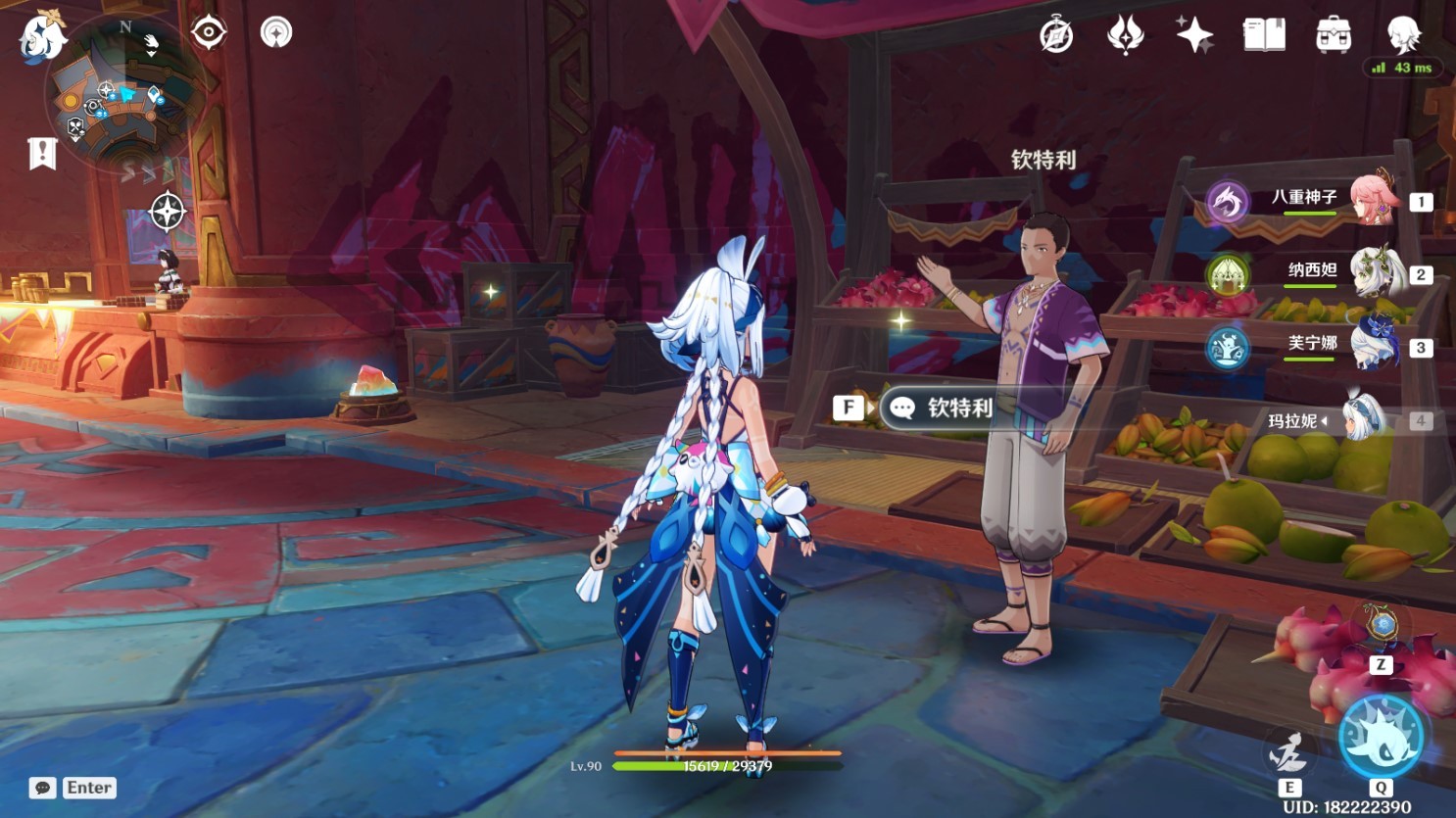Open the Adventurer Handbook book icon
The width and height of the screenshot is (1456, 818).
[x=1264, y=35]
